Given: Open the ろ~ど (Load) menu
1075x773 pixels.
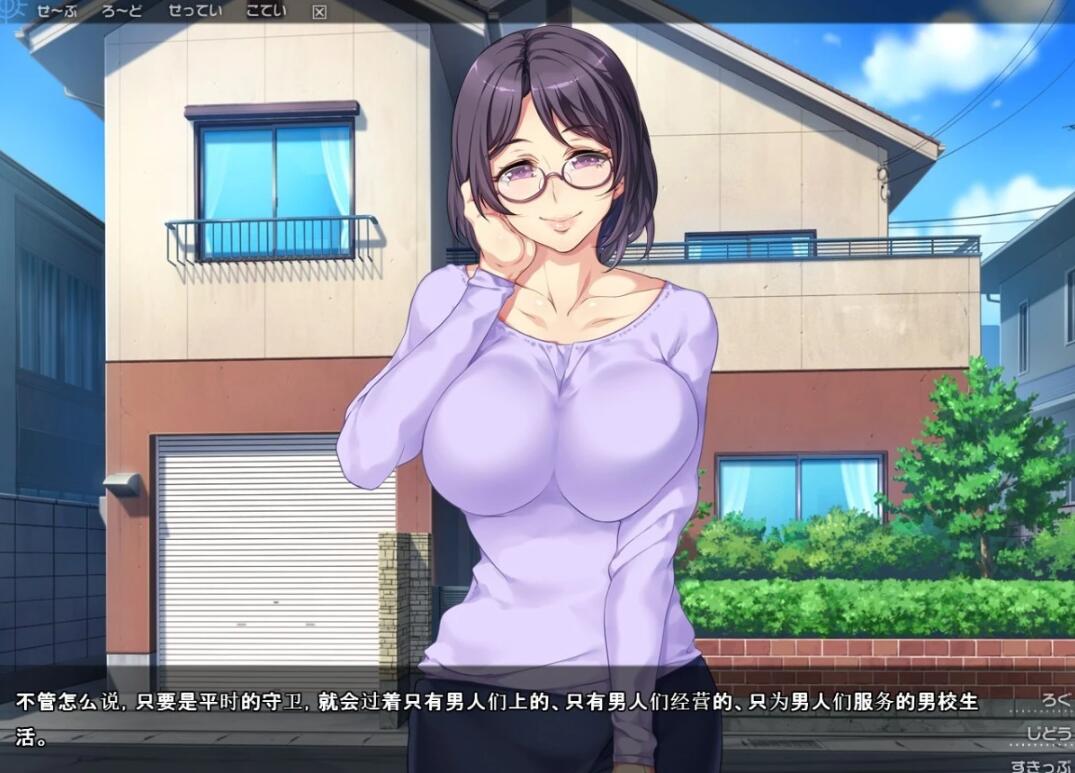Looking at the screenshot, I should pyautogui.click(x=123, y=11).
